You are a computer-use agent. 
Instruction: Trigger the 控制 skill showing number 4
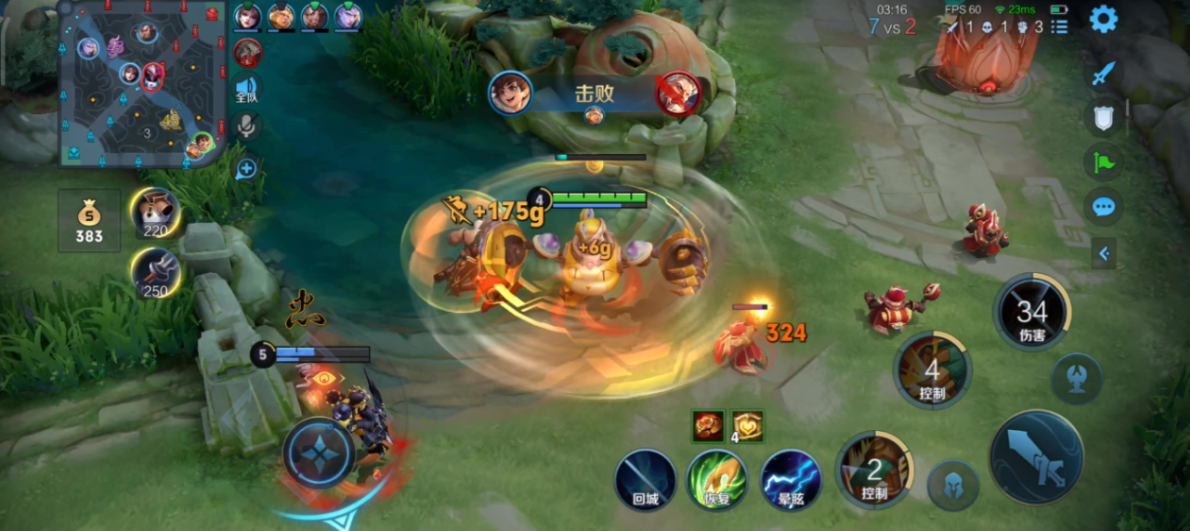coord(932,372)
